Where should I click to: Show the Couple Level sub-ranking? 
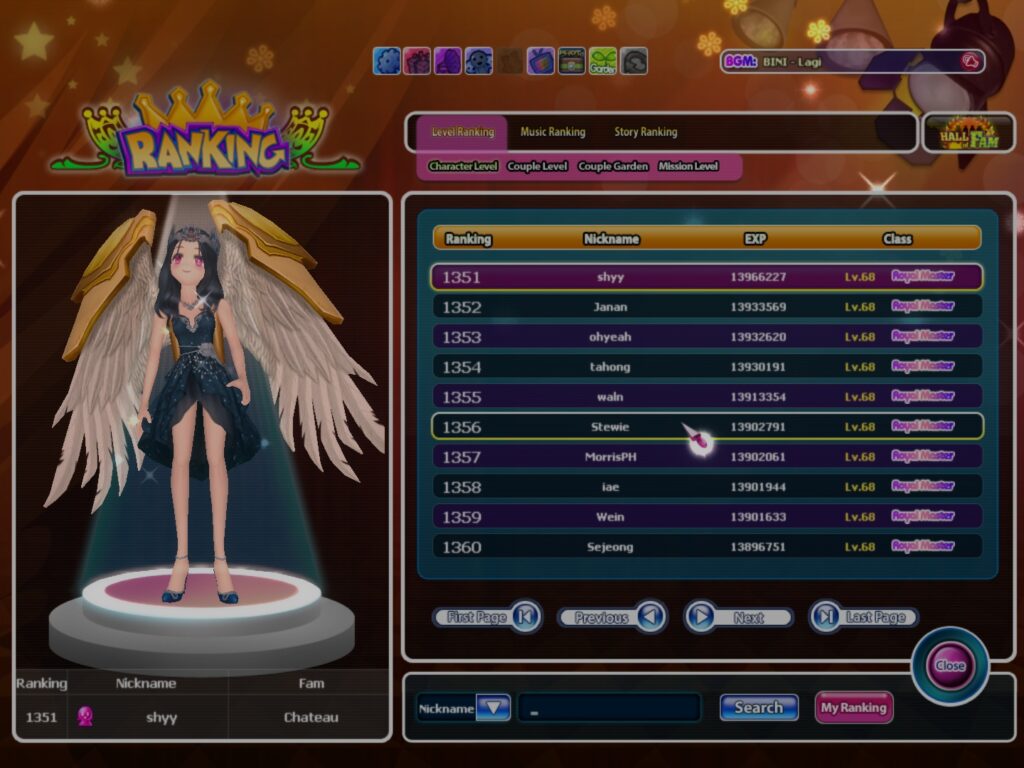coord(537,166)
